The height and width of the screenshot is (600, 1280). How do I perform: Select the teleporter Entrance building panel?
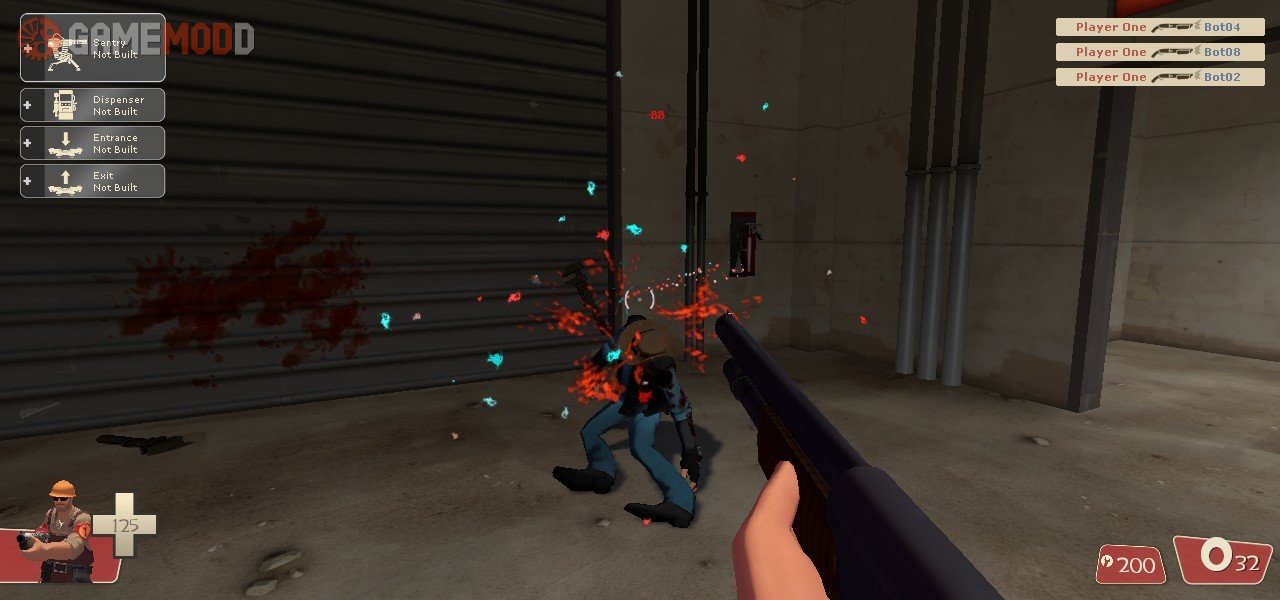pos(93,143)
